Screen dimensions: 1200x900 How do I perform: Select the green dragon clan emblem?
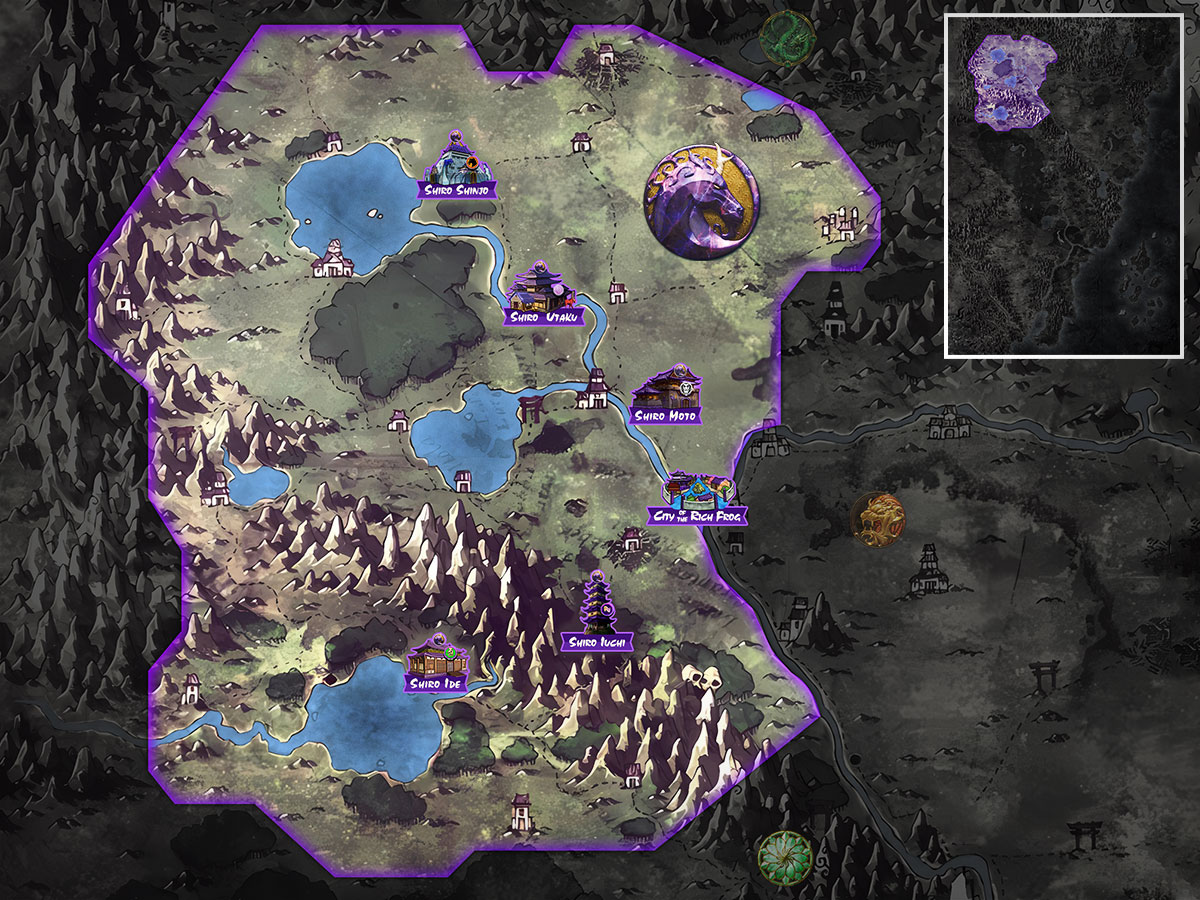tap(787, 37)
